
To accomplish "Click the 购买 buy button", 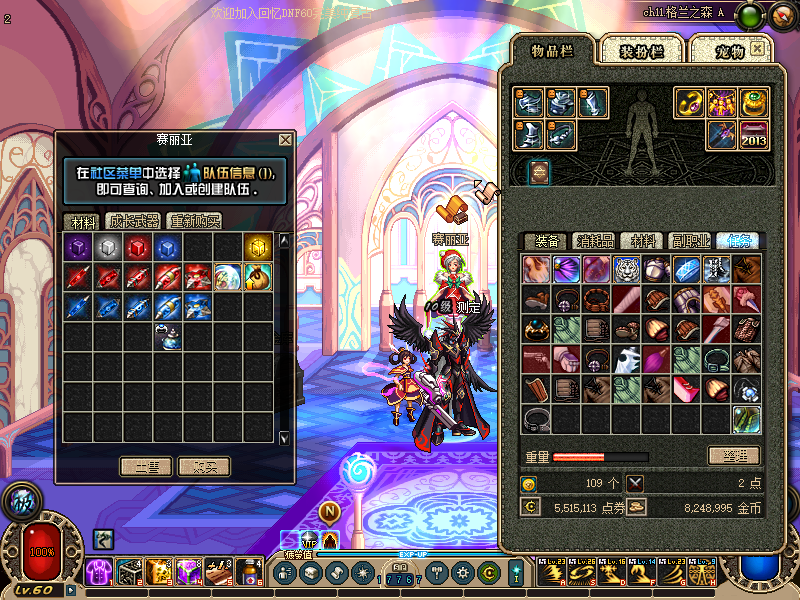I will coord(204,466).
